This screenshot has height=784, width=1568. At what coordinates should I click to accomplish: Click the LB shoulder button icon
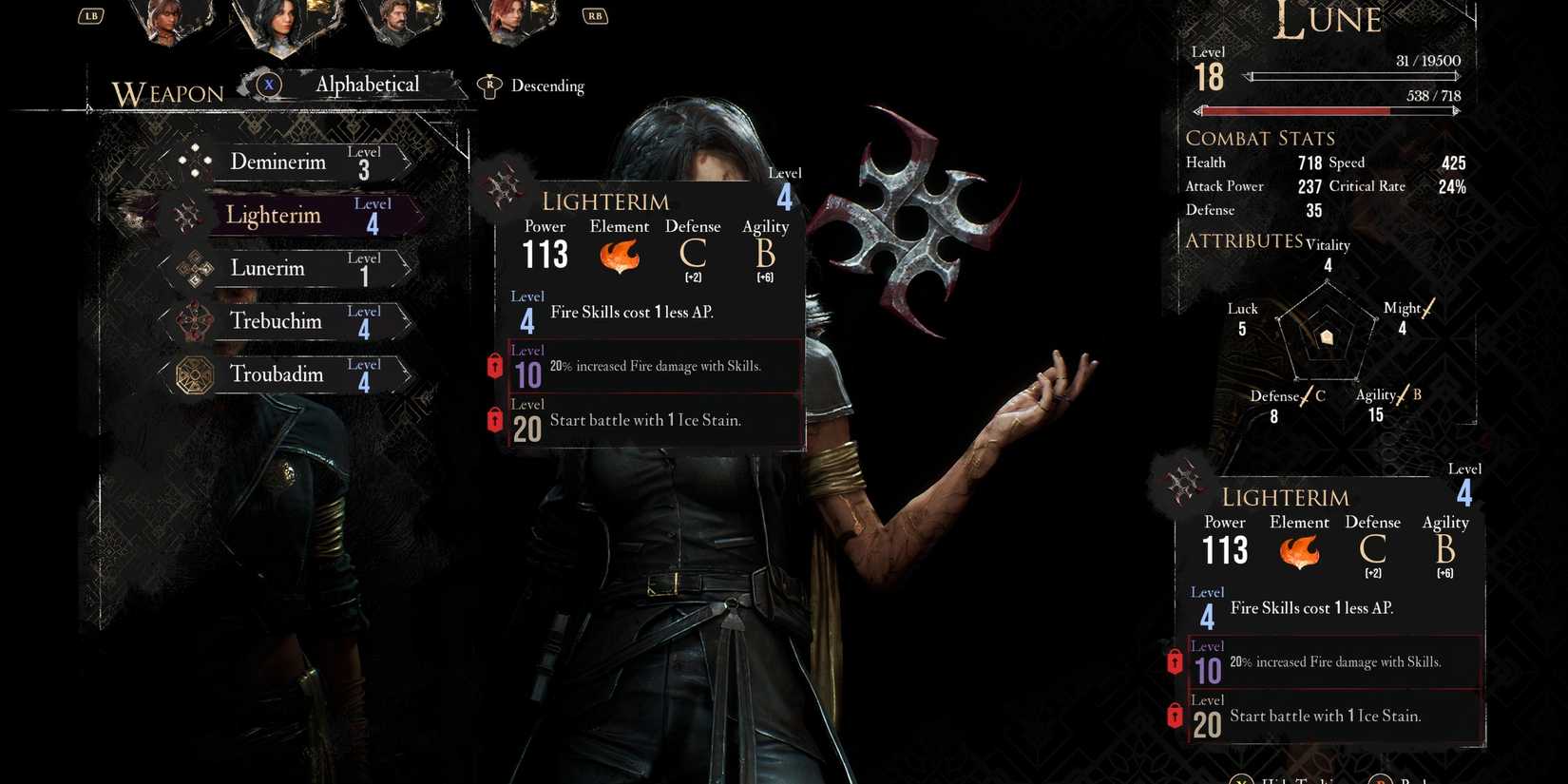coord(90,15)
